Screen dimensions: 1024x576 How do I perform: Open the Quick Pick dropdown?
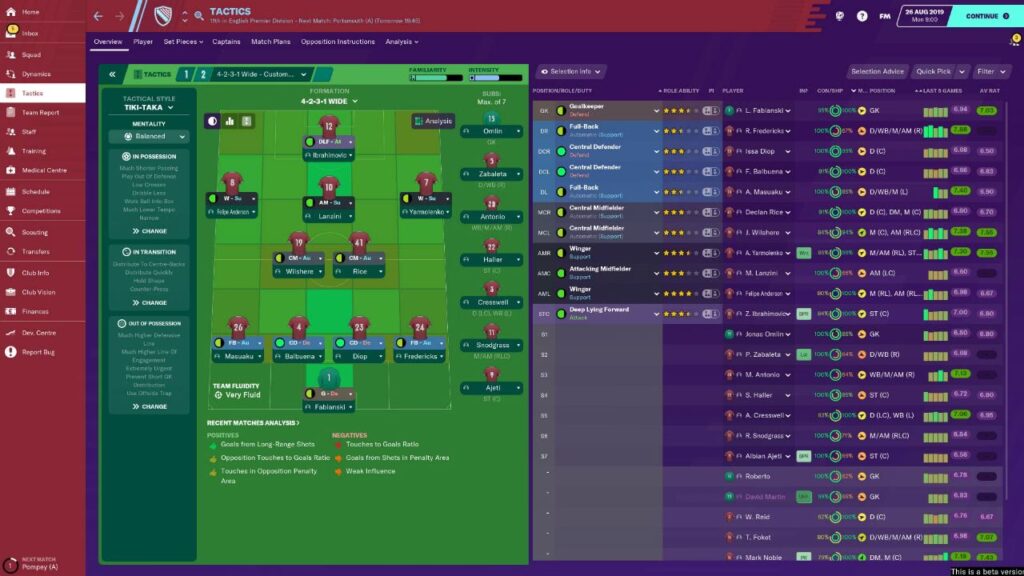point(939,72)
